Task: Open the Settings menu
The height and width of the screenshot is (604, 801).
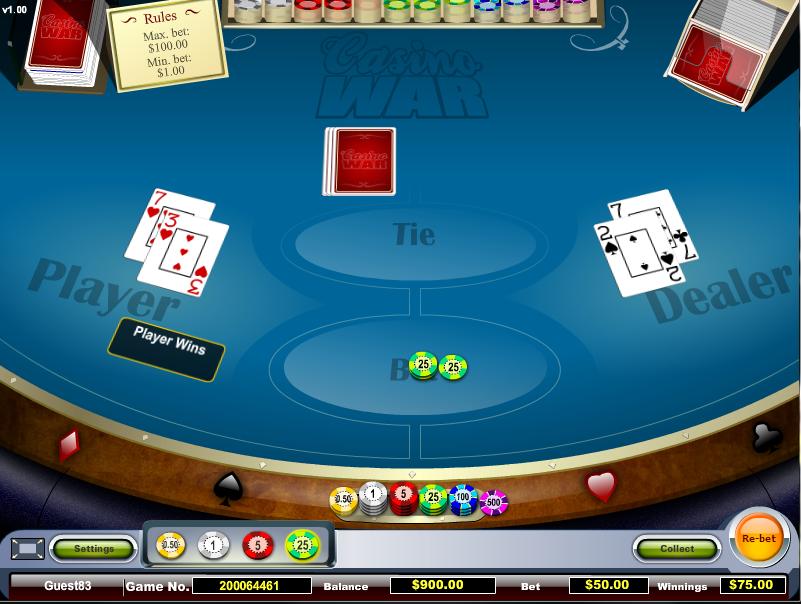Action: [94, 548]
